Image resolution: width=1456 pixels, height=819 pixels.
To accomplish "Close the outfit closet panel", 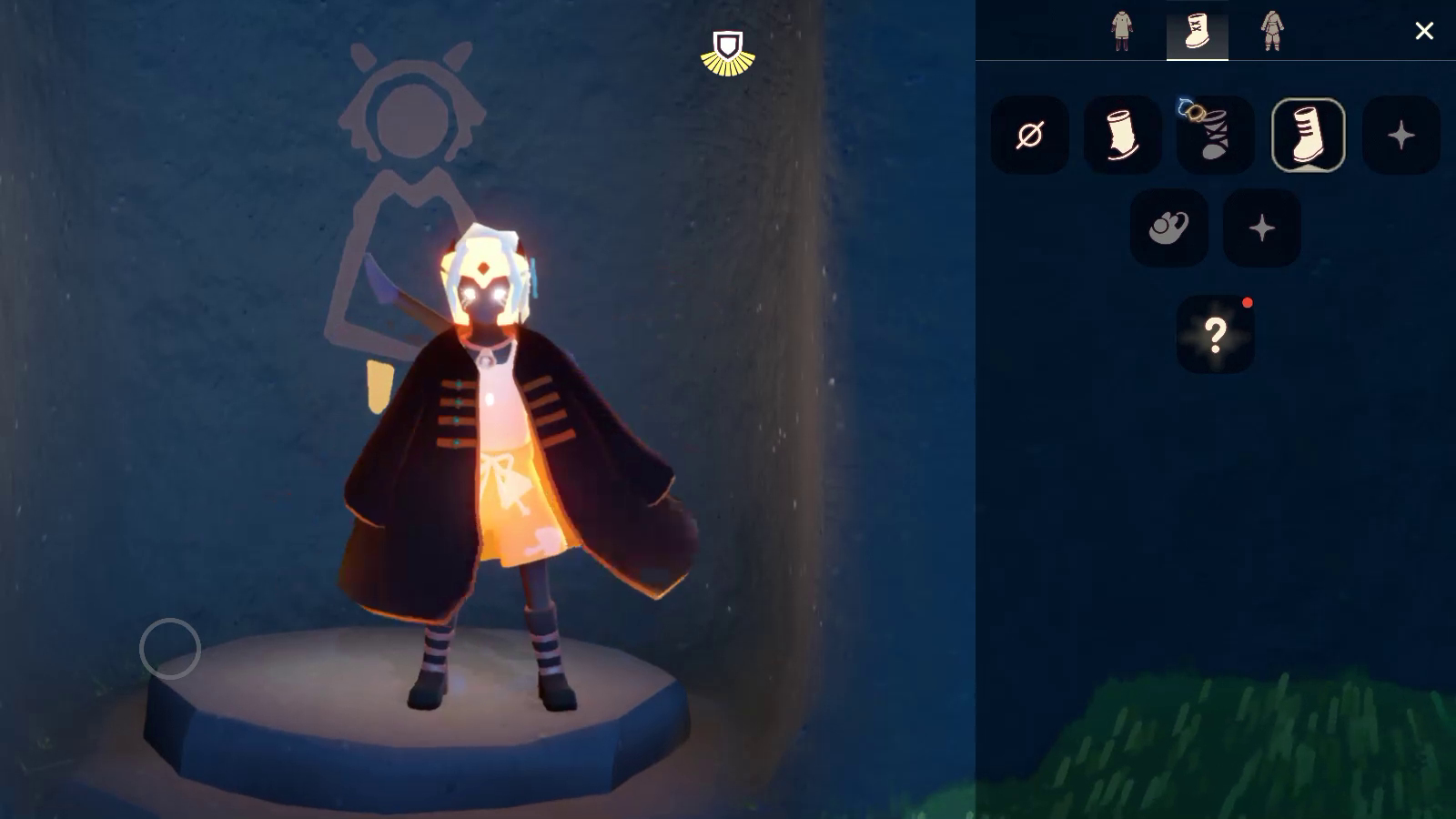I will (1424, 31).
